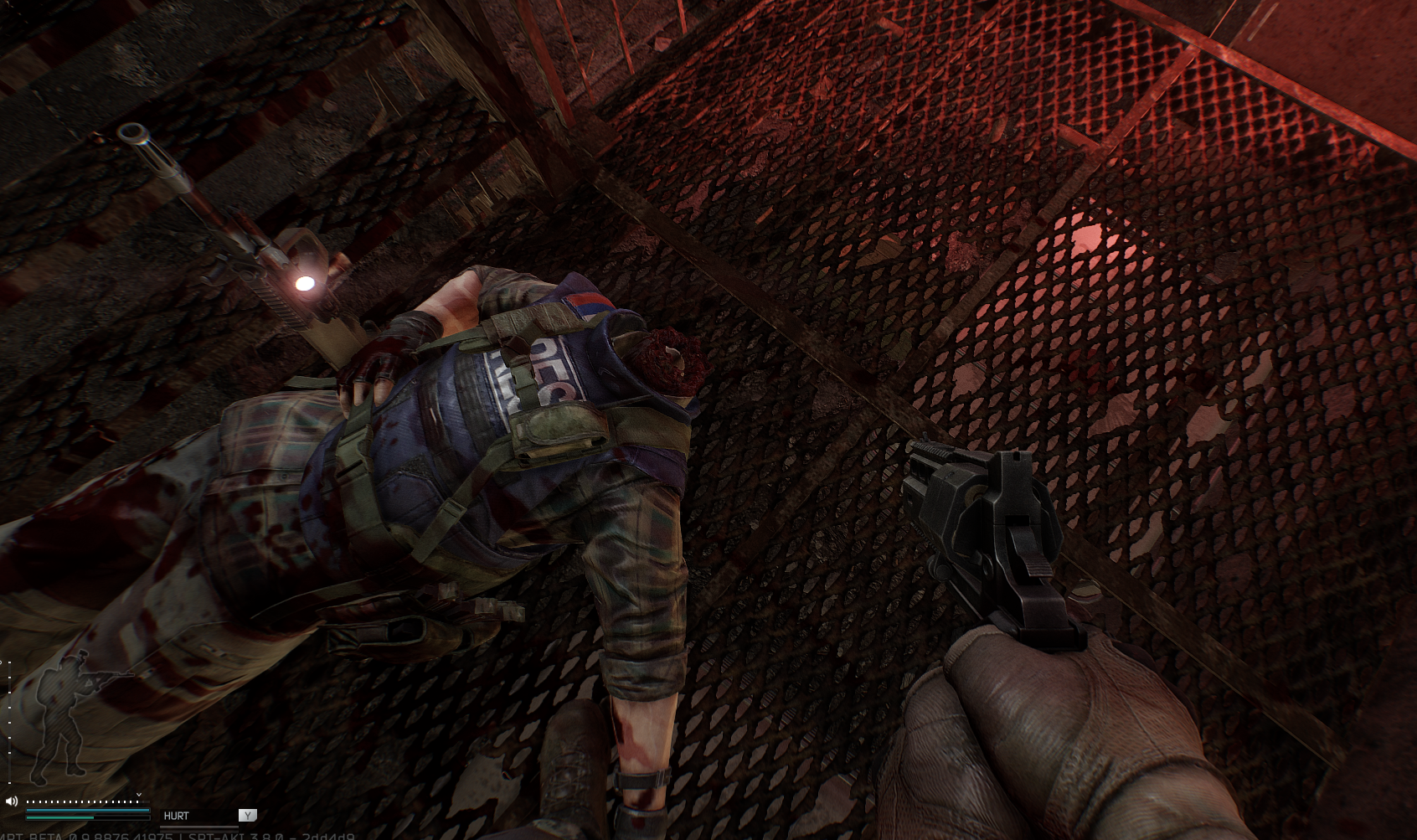Image resolution: width=1417 pixels, height=840 pixels.
Task: Click the speaker noise level icon
Action: tap(12, 801)
